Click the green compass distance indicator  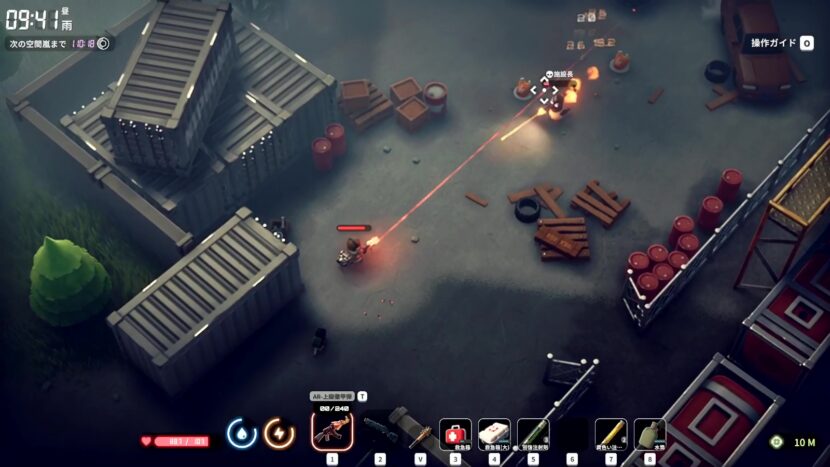[x=777, y=441]
